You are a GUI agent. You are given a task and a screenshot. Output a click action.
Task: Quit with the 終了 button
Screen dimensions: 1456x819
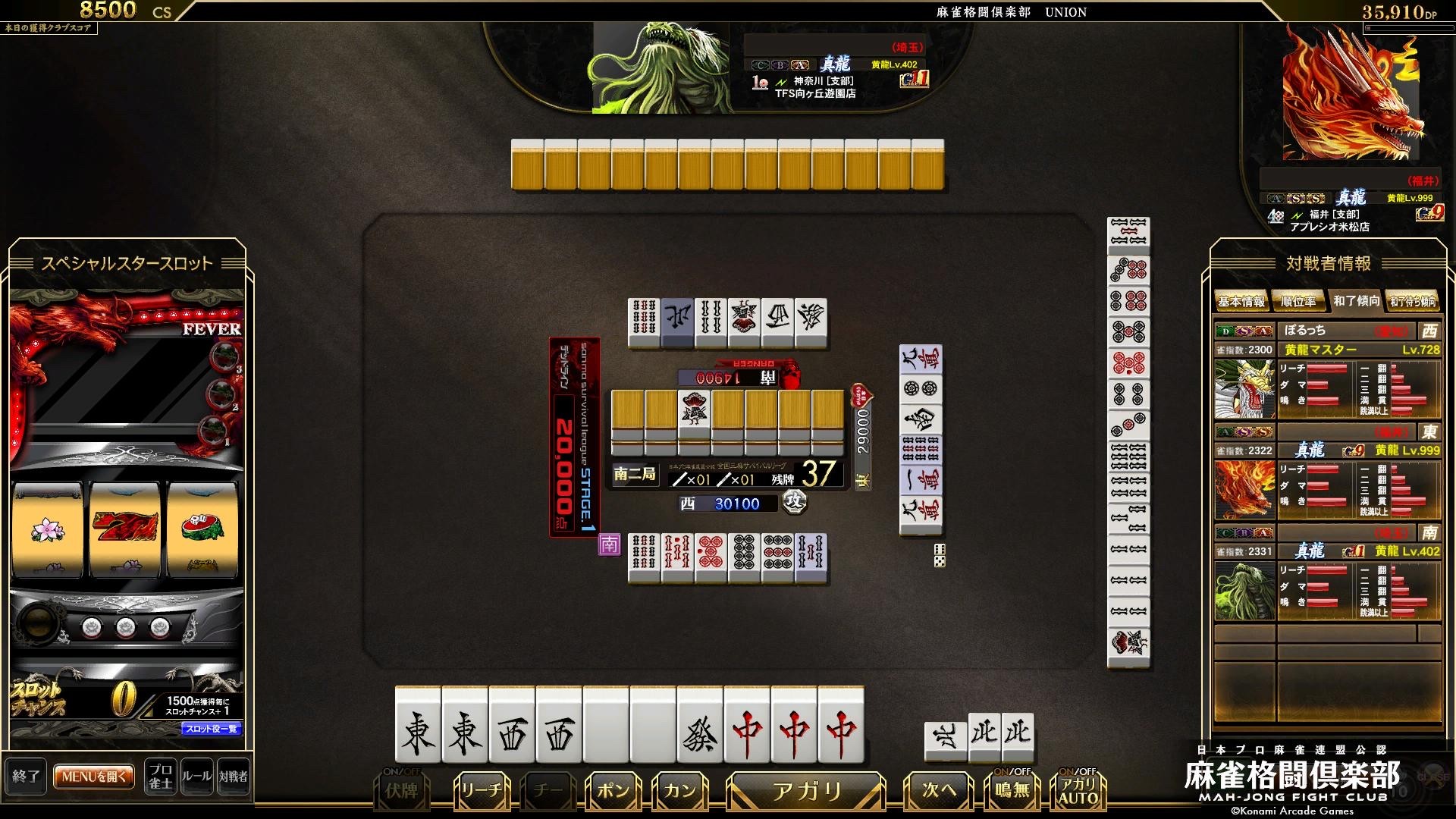click(x=26, y=777)
